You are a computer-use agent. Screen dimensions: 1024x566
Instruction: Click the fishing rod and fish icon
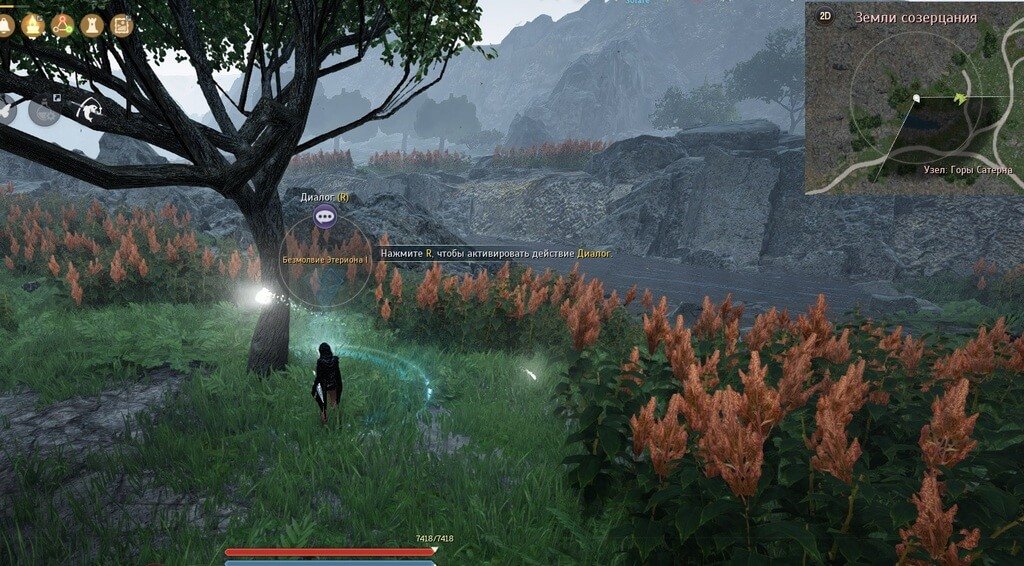click(89, 109)
